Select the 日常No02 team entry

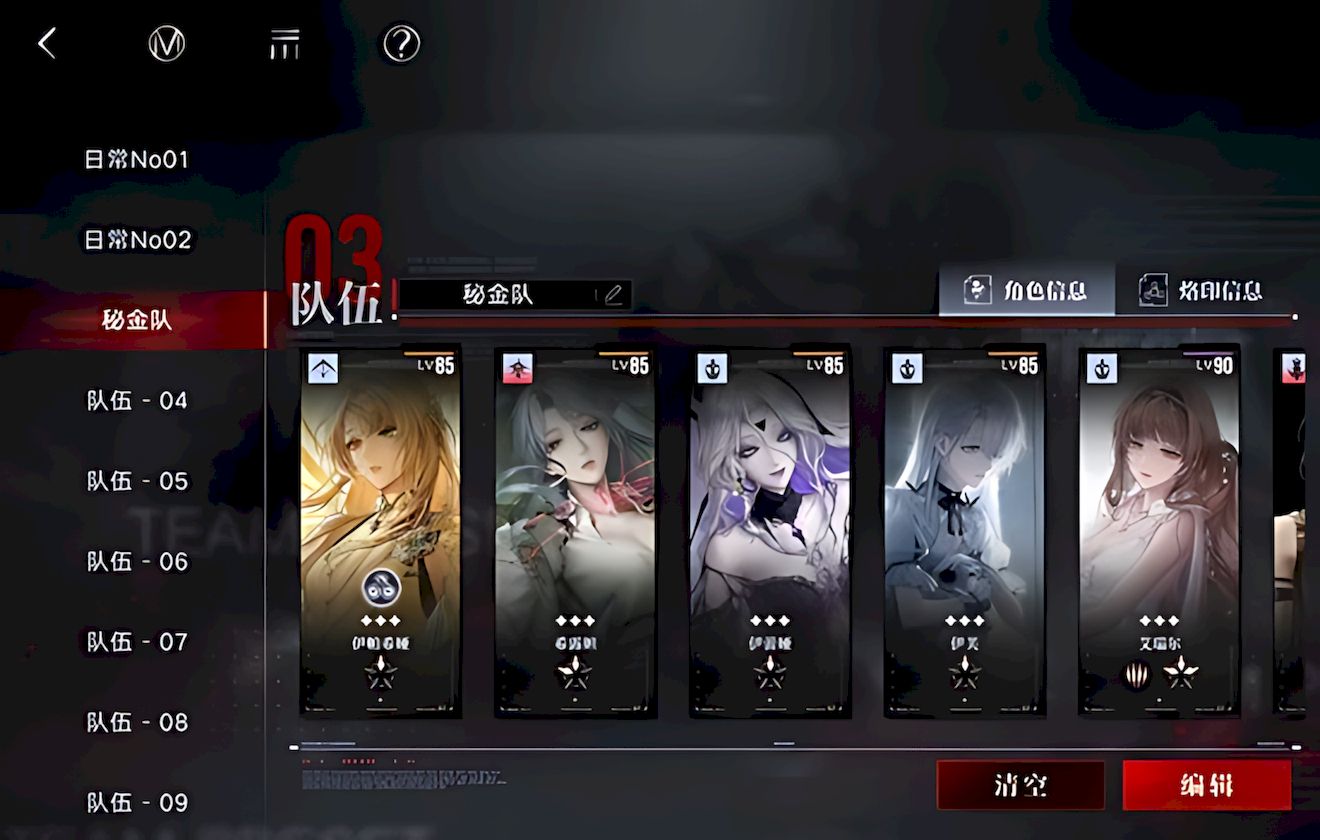coord(137,240)
